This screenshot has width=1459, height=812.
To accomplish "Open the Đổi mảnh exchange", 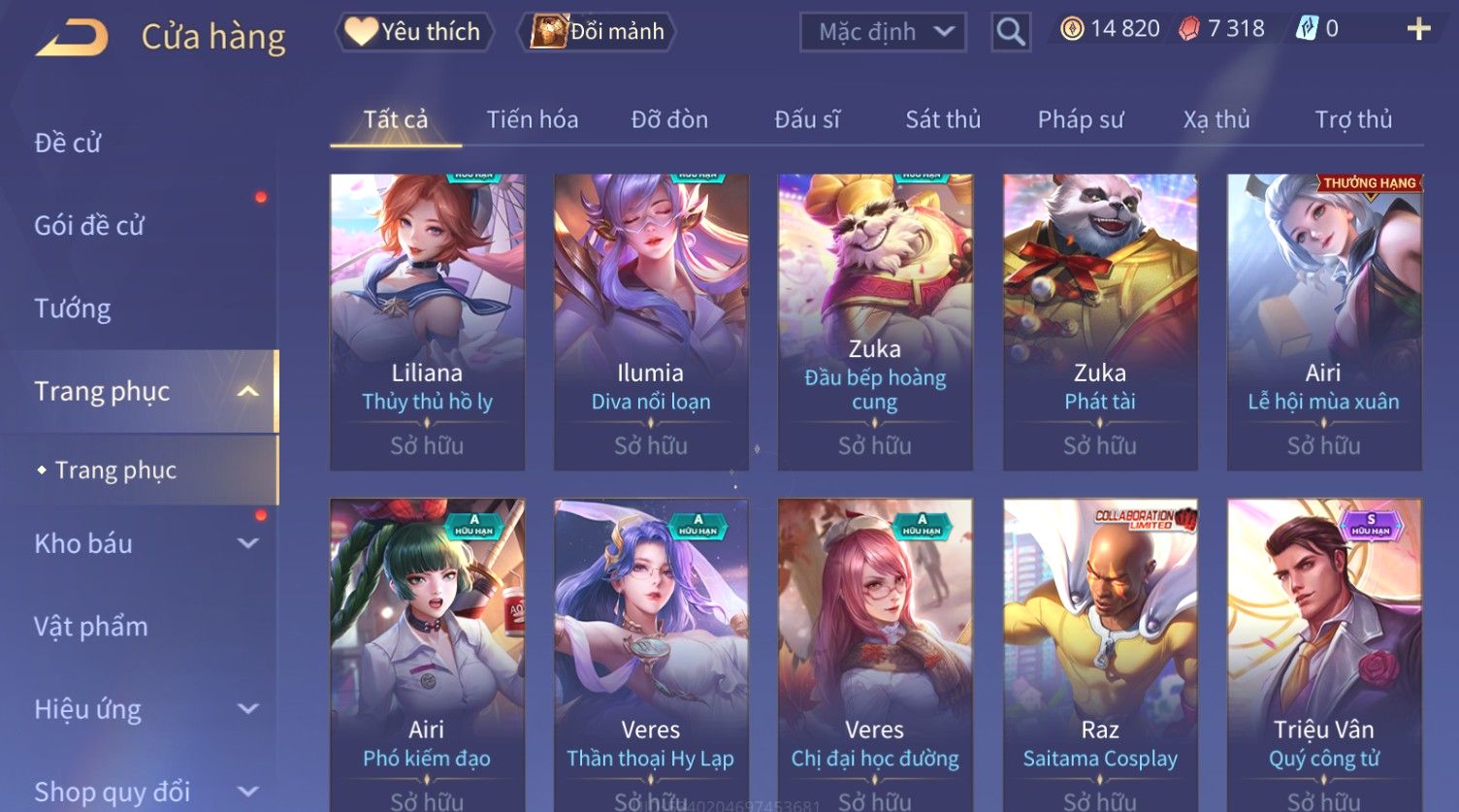I will pyautogui.click(x=599, y=32).
